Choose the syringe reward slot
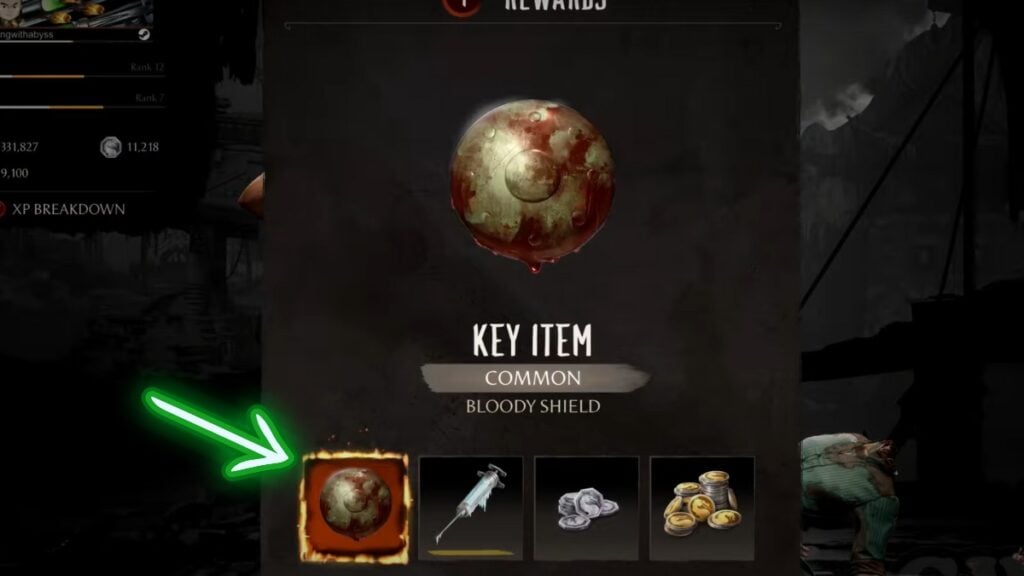Viewport: 1024px width, 576px height. click(x=470, y=508)
